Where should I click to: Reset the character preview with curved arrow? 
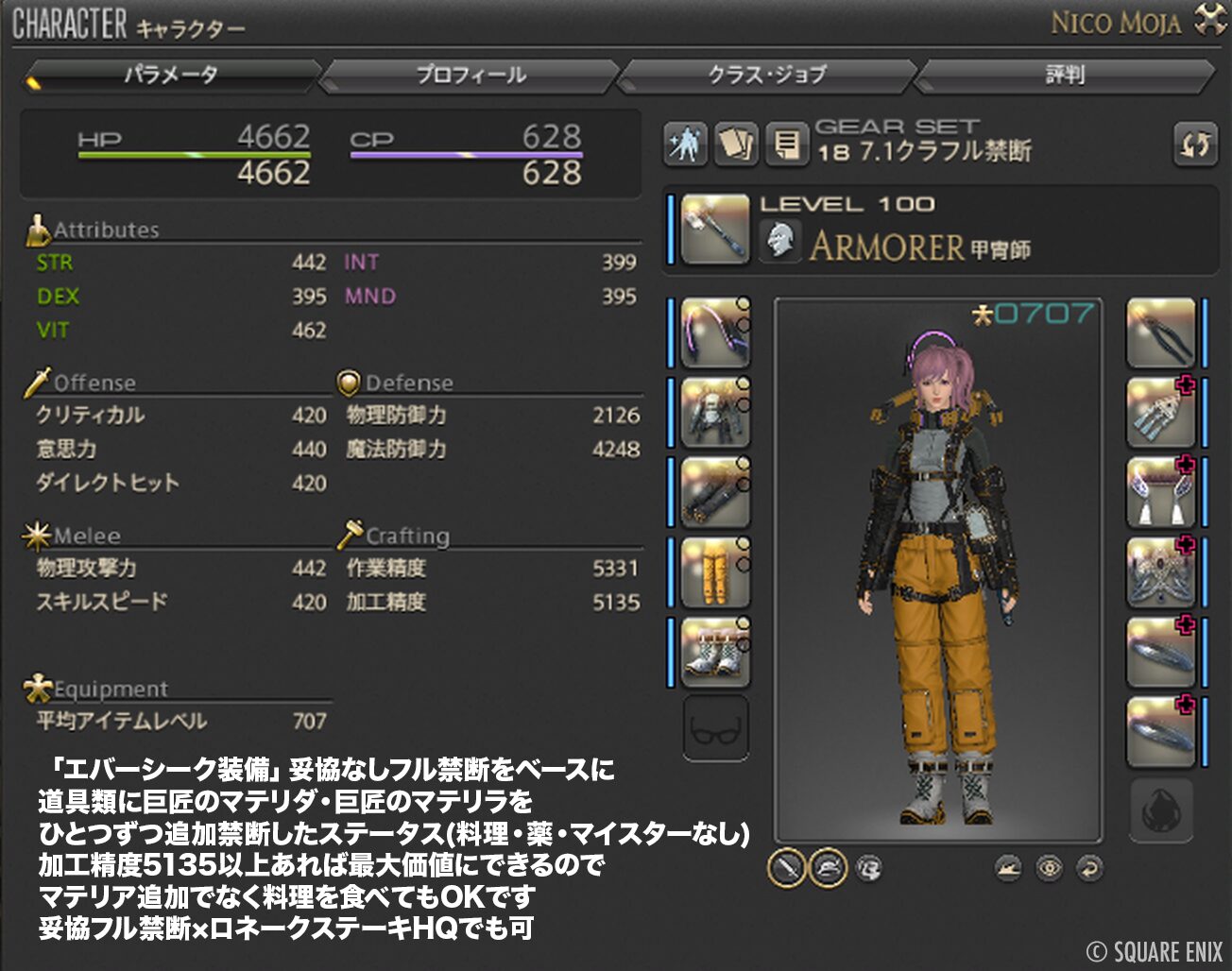1089,867
